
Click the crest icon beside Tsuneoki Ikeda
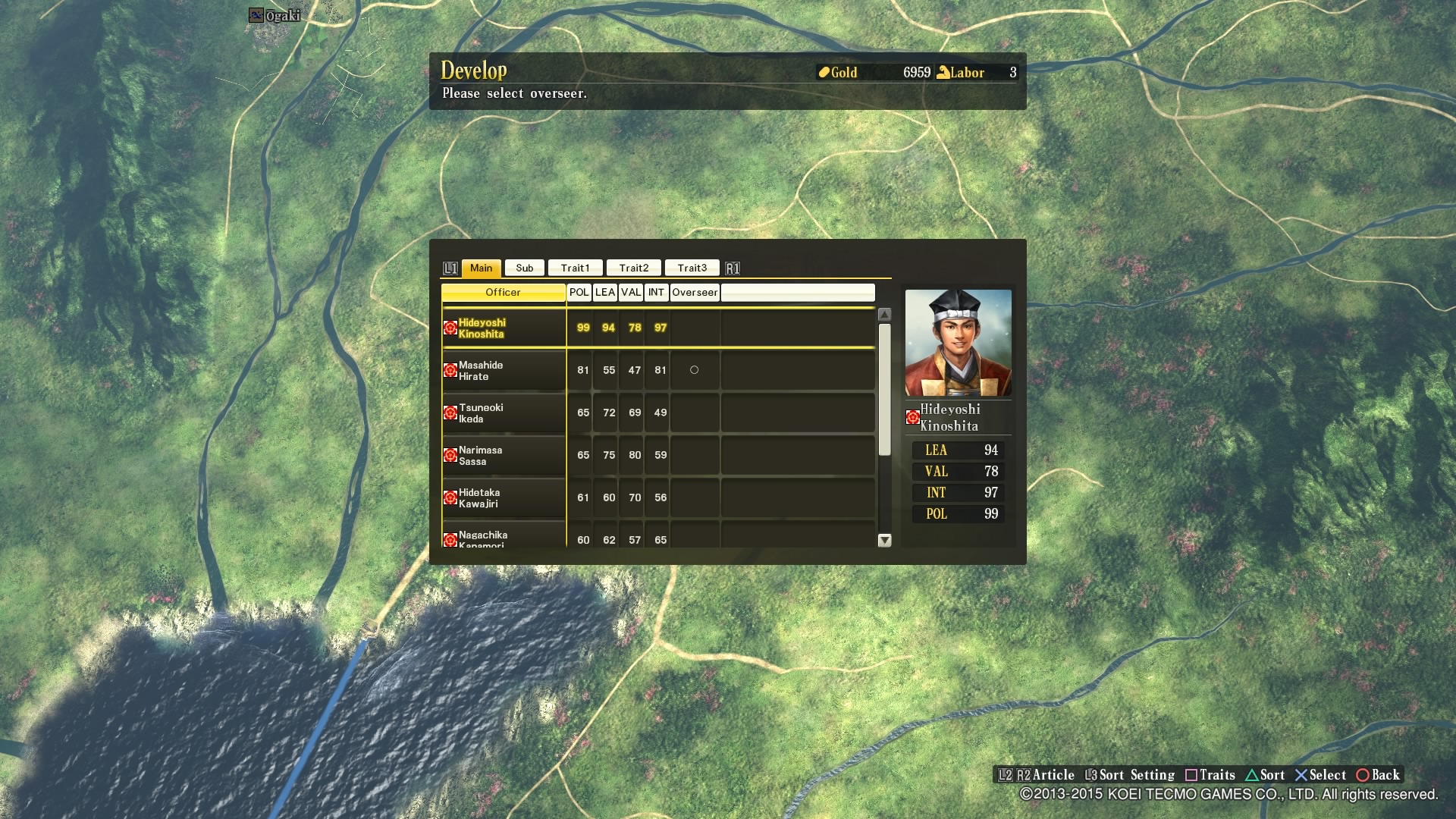point(450,413)
